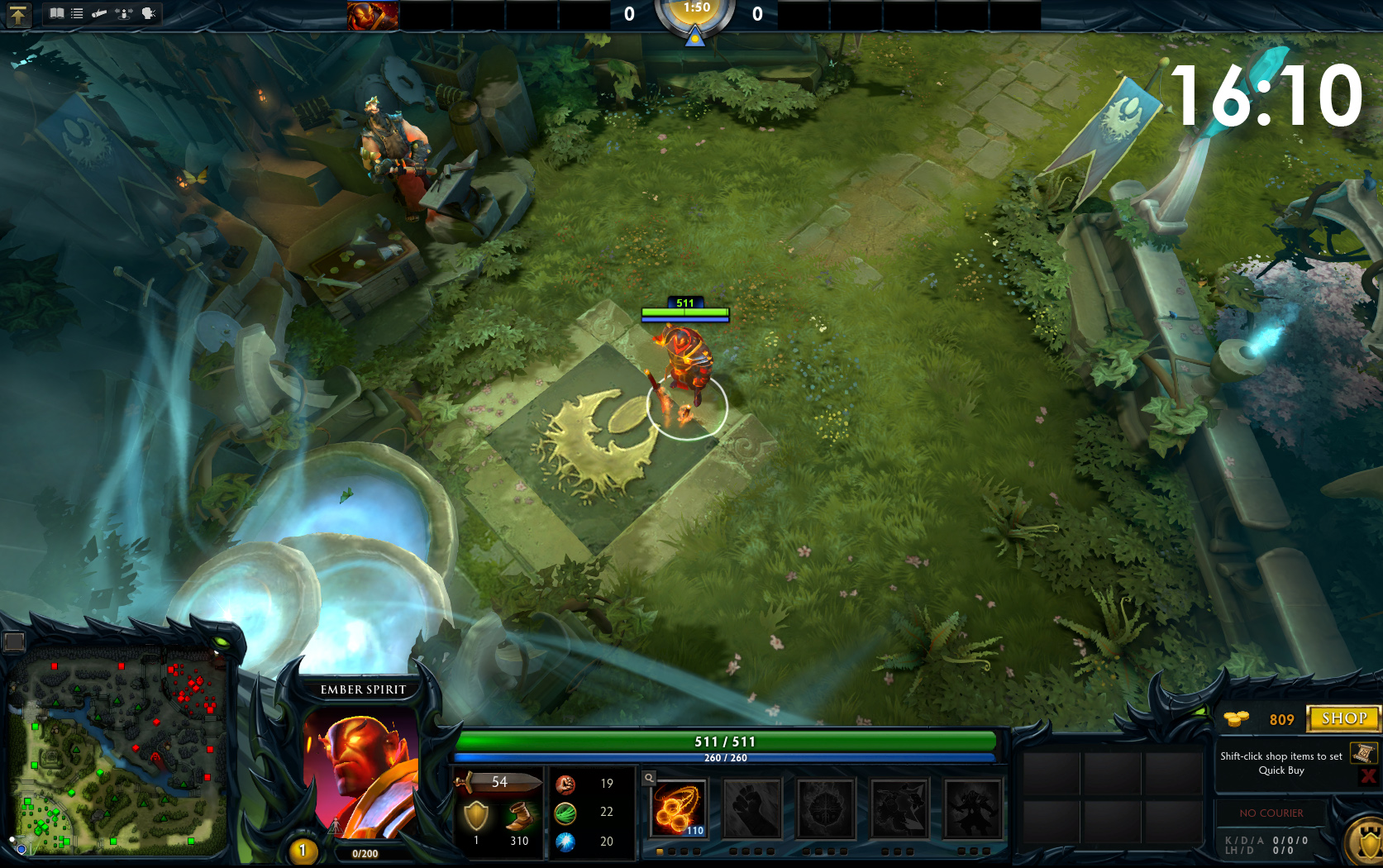Open the speaking-head chat icon
This screenshot has width=1383, height=868.
coord(149,13)
